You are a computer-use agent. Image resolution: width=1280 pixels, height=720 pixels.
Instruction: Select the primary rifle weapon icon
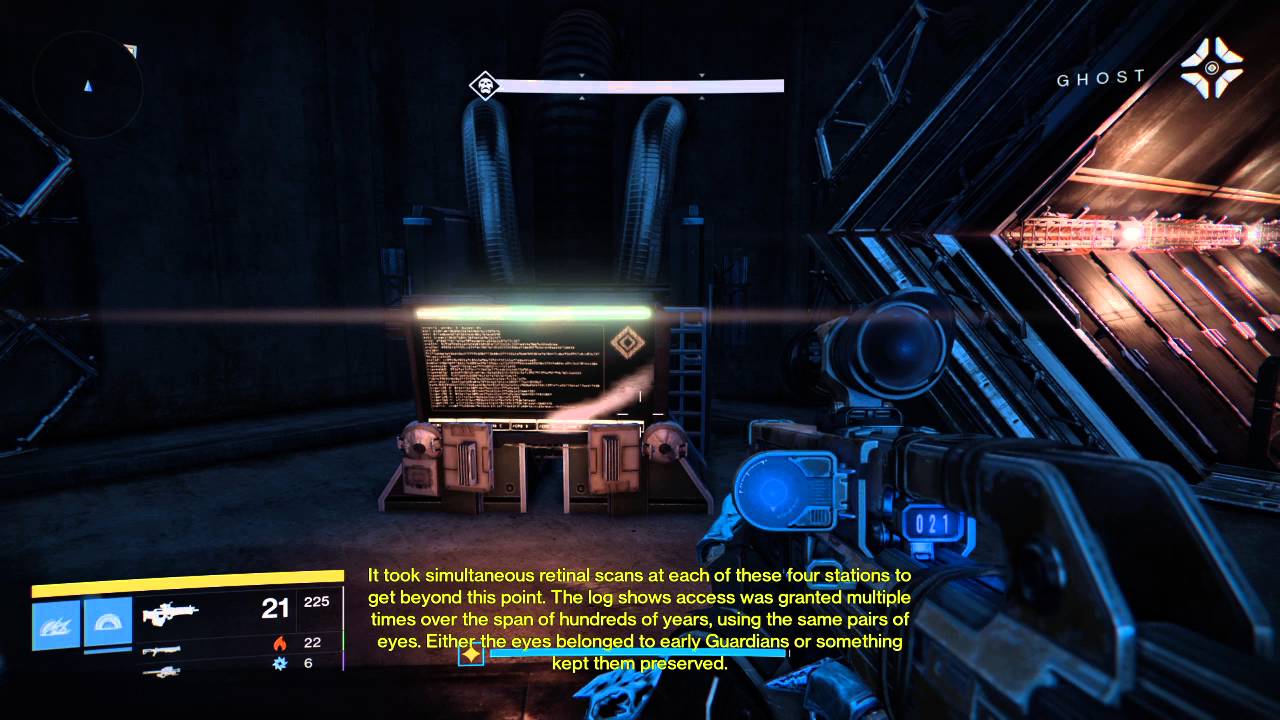coord(170,612)
